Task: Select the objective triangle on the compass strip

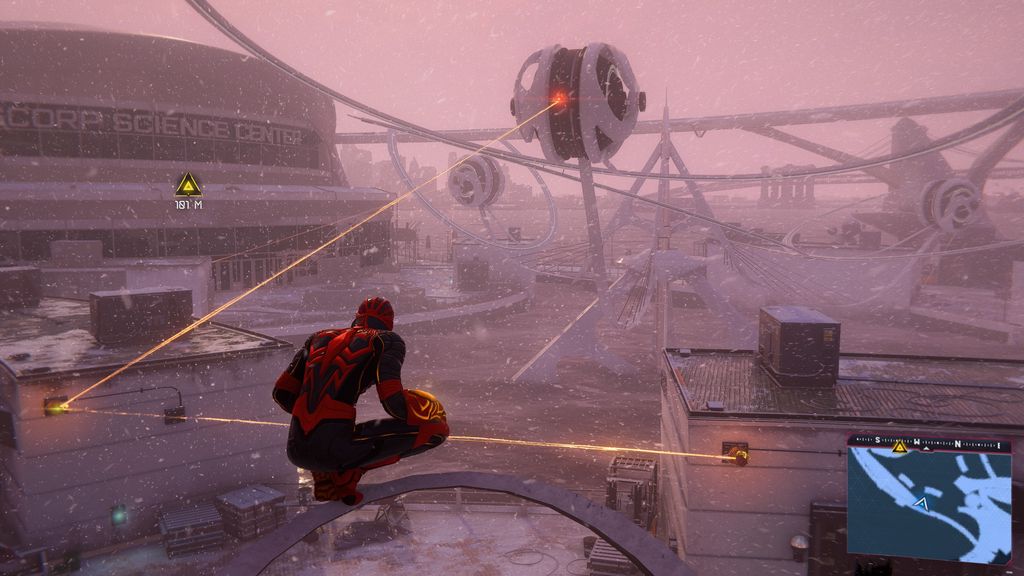Action: 899,447
